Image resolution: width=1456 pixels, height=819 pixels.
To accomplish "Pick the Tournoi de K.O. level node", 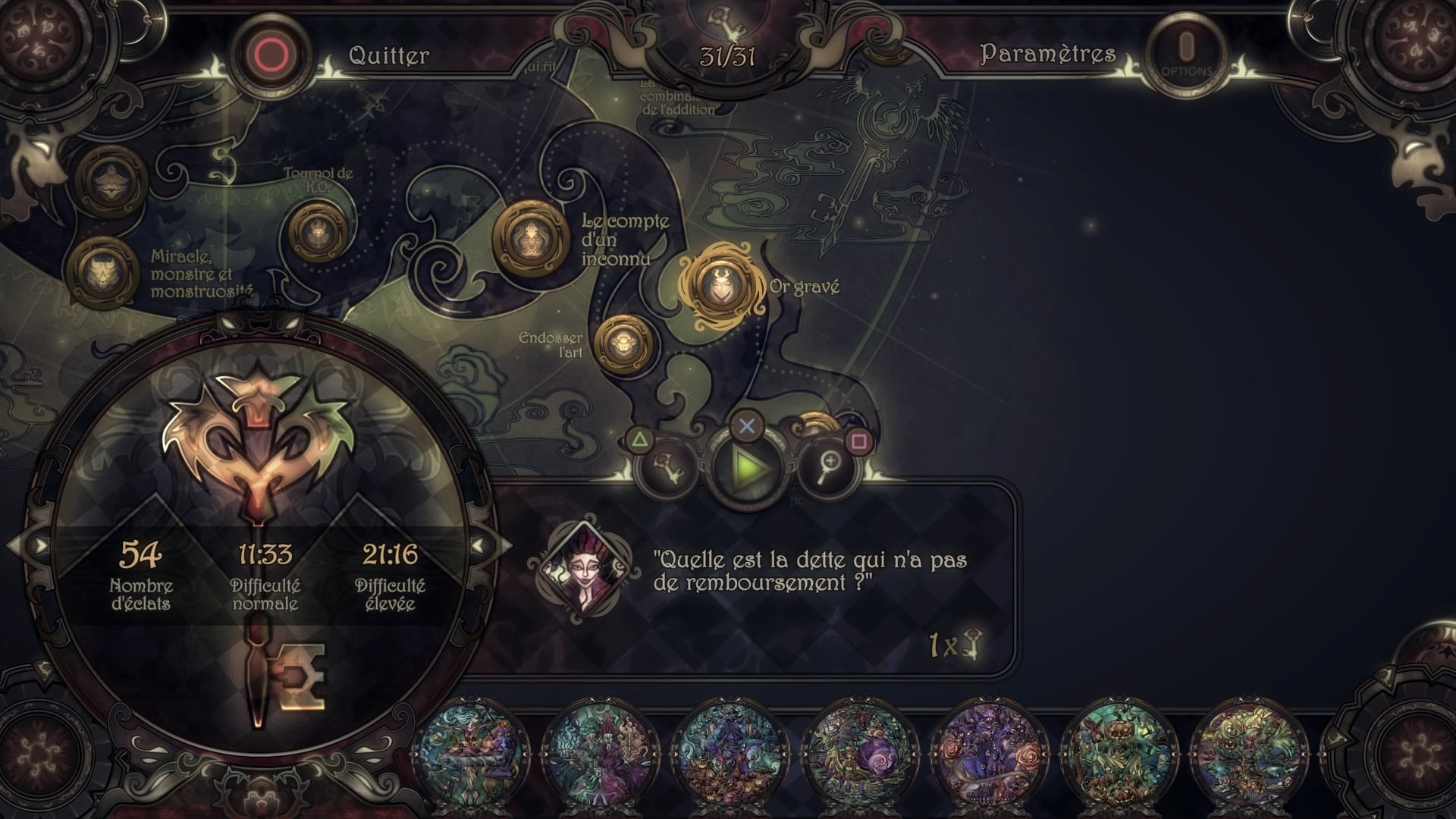I will (317, 231).
